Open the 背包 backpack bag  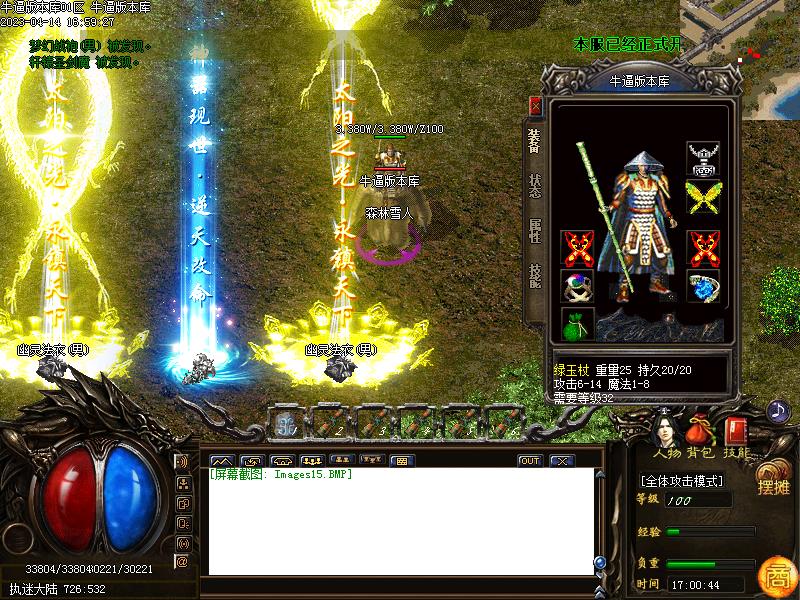tap(699, 433)
